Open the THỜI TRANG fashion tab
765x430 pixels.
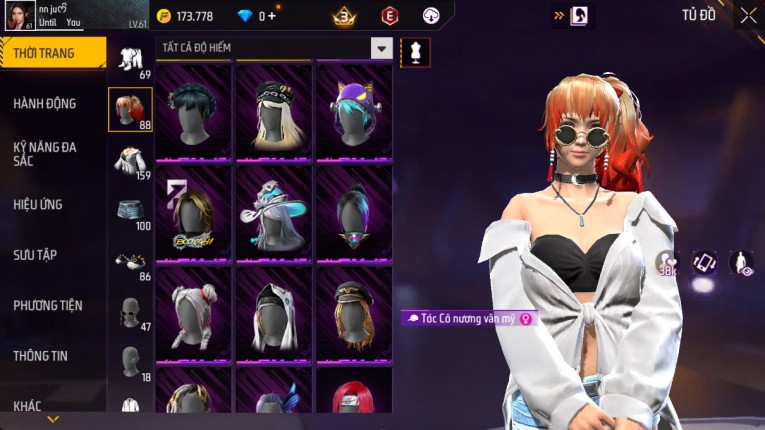[x=52, y=53]
